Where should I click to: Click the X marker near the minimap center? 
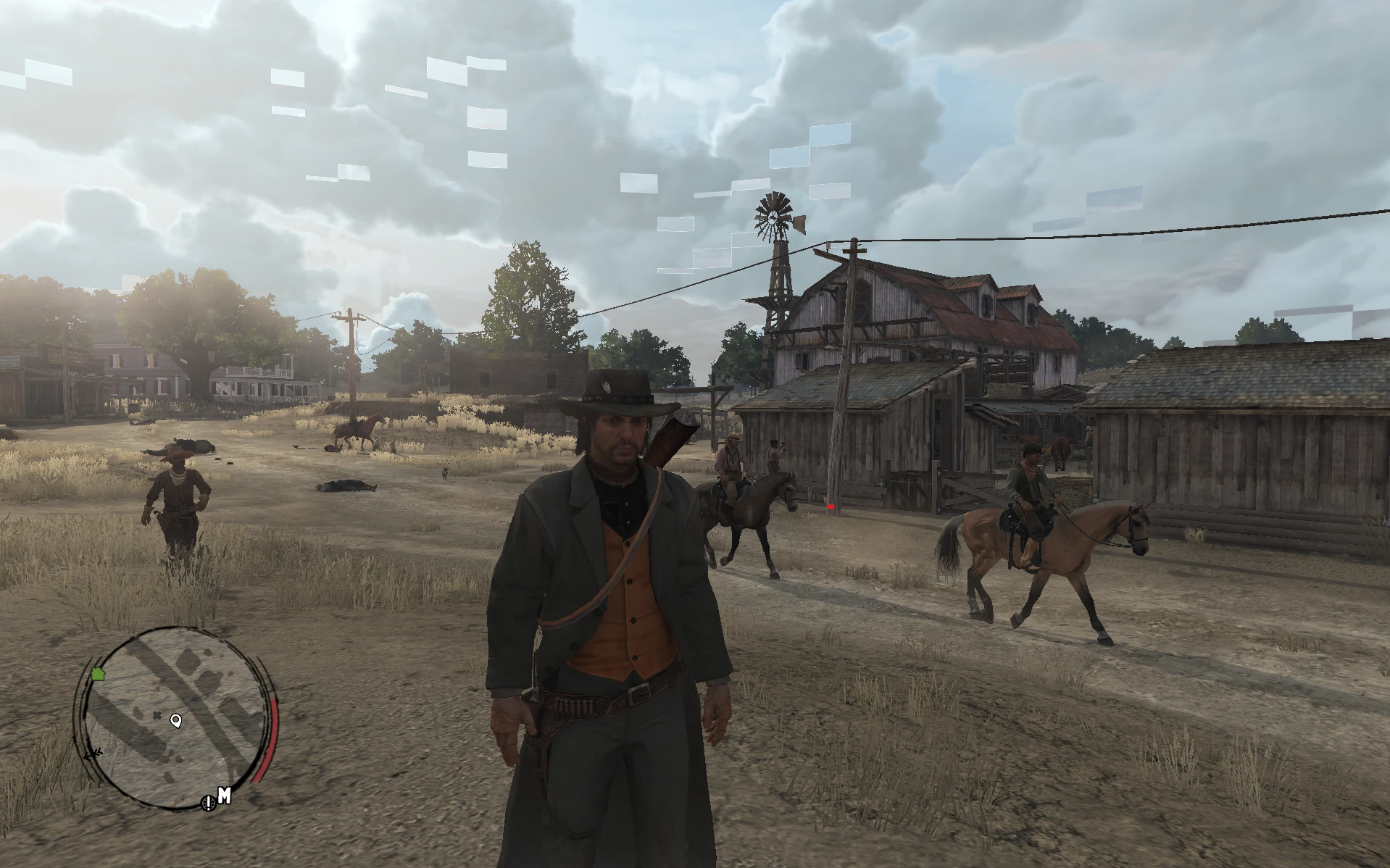(157, 716)
